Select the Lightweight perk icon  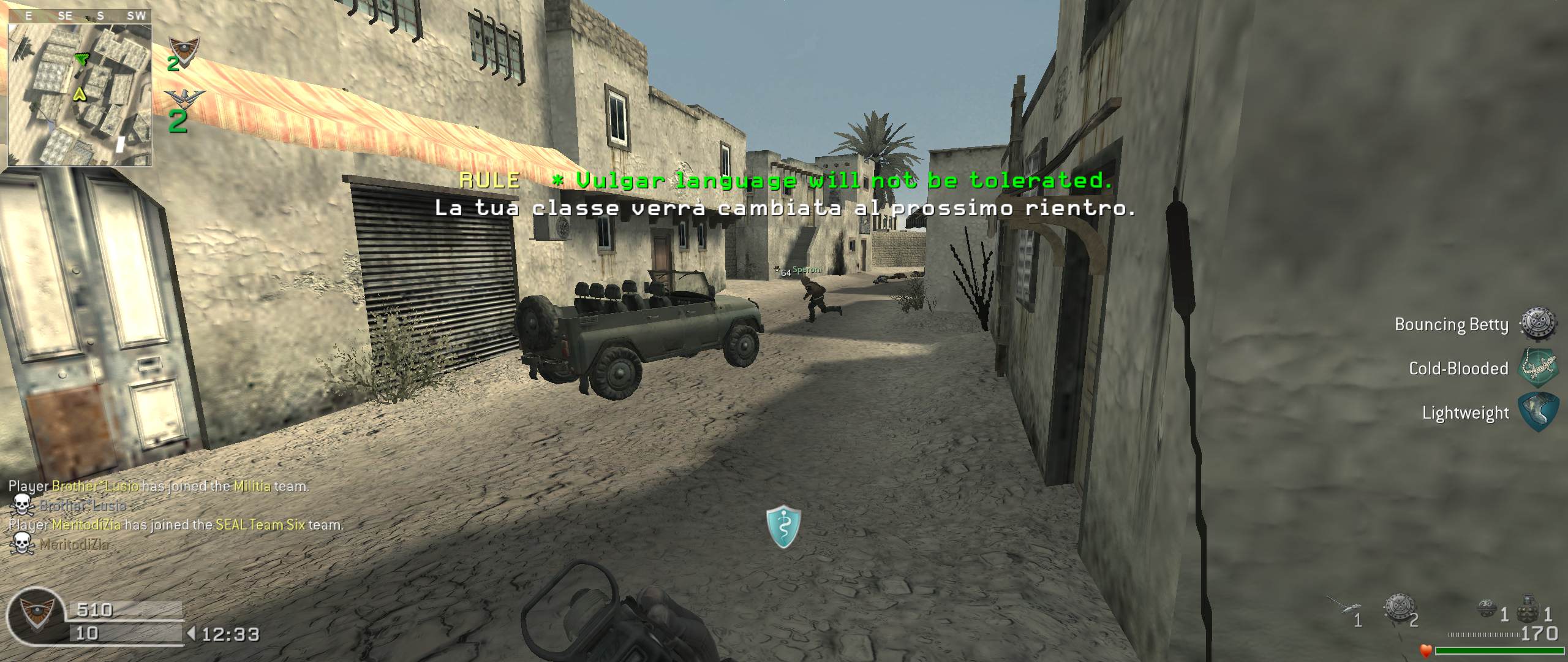(1538, 412)
